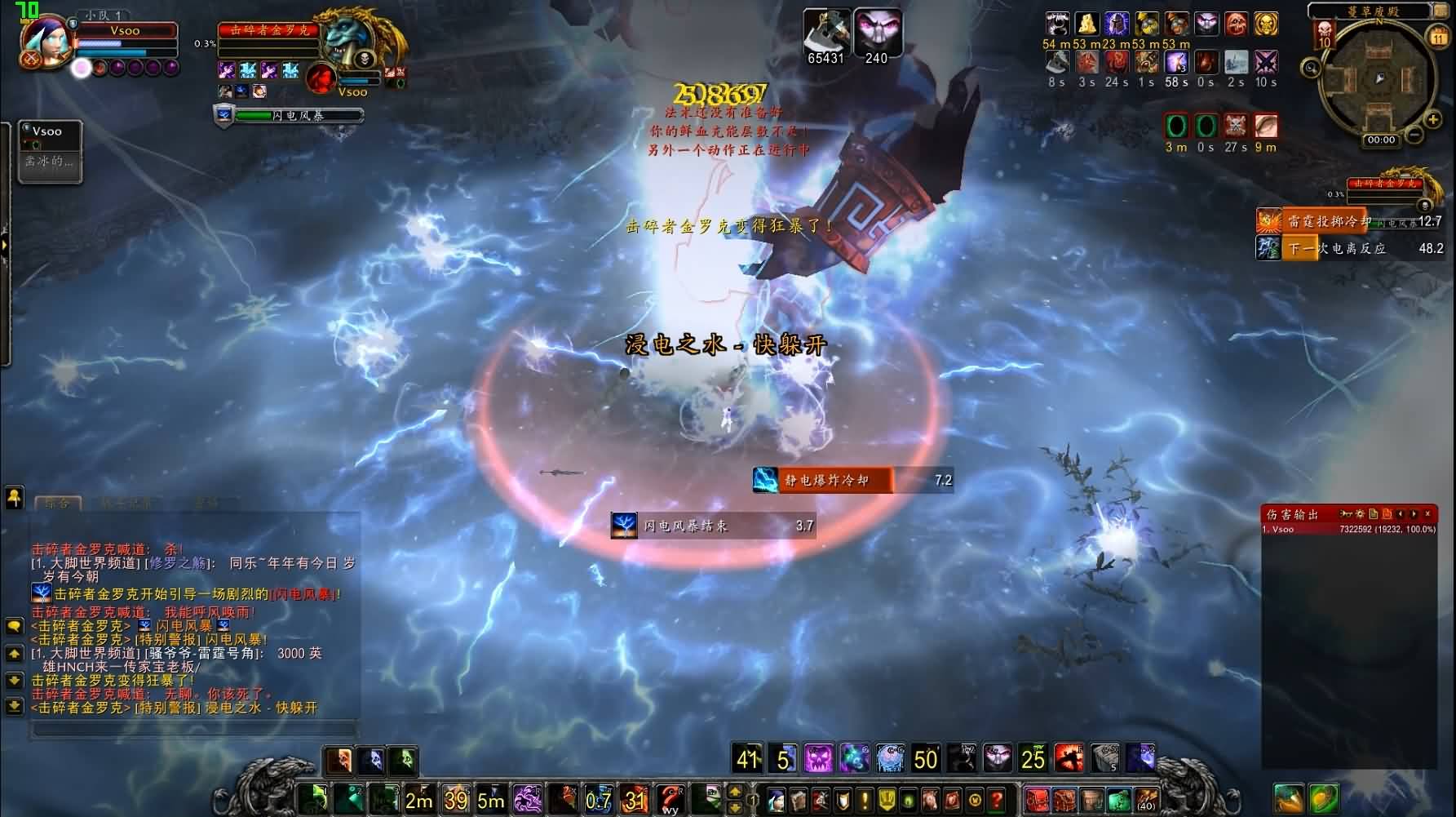1456x817 pixels.
Task: Open the chat speech bubble menu button
Action: click(14, 626)
